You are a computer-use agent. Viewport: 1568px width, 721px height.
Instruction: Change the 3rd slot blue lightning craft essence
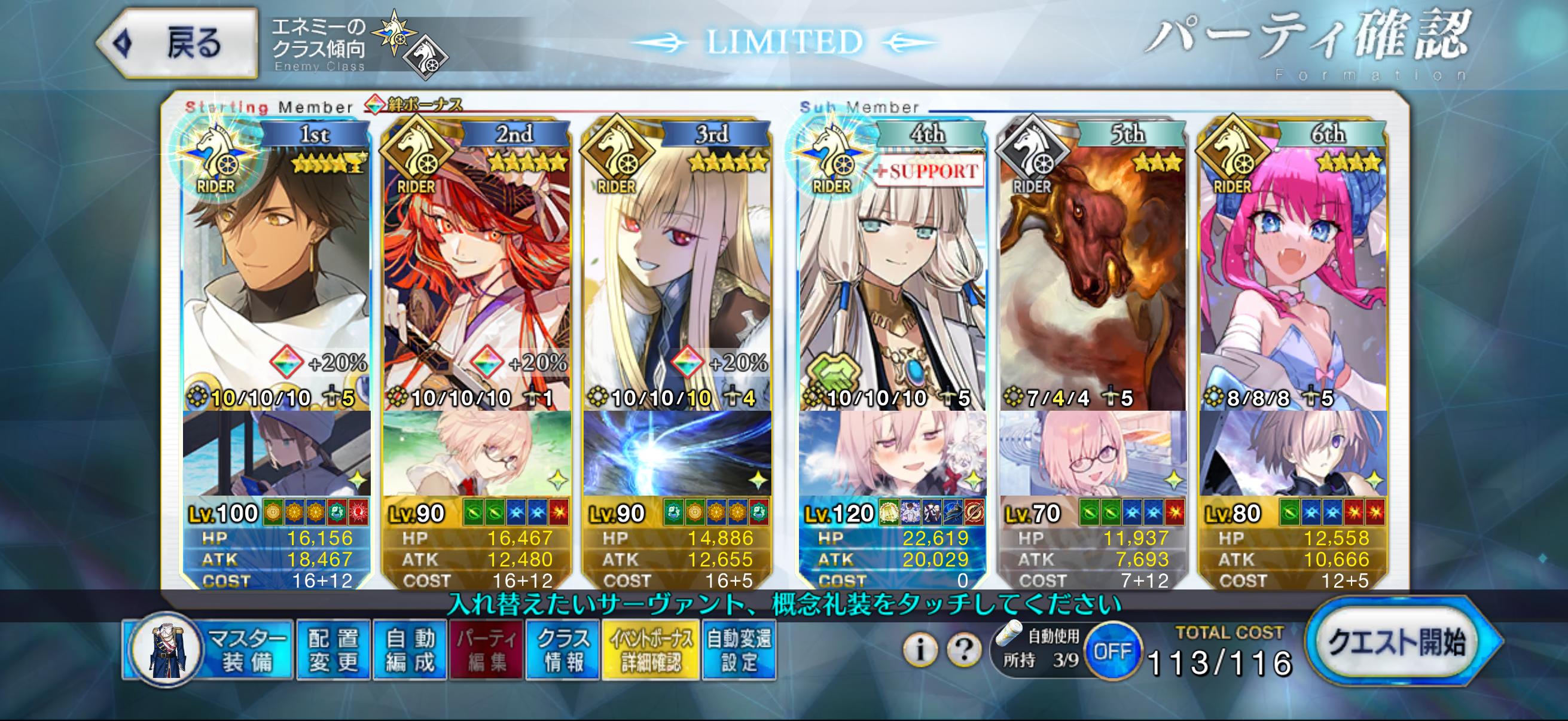click(677, 453)
